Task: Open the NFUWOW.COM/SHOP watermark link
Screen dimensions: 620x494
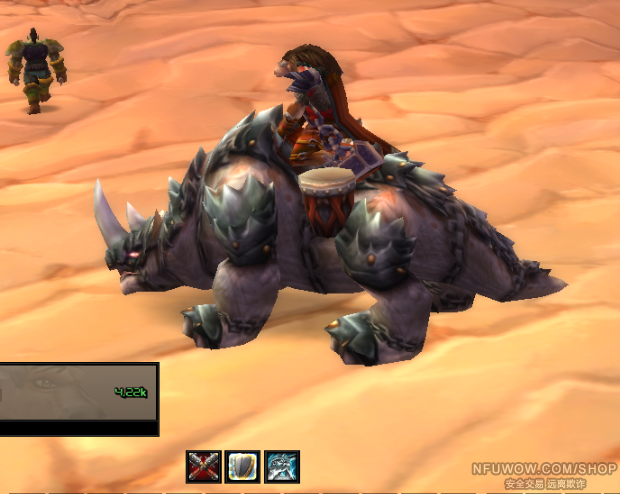Action: click(x=544, y=468)
